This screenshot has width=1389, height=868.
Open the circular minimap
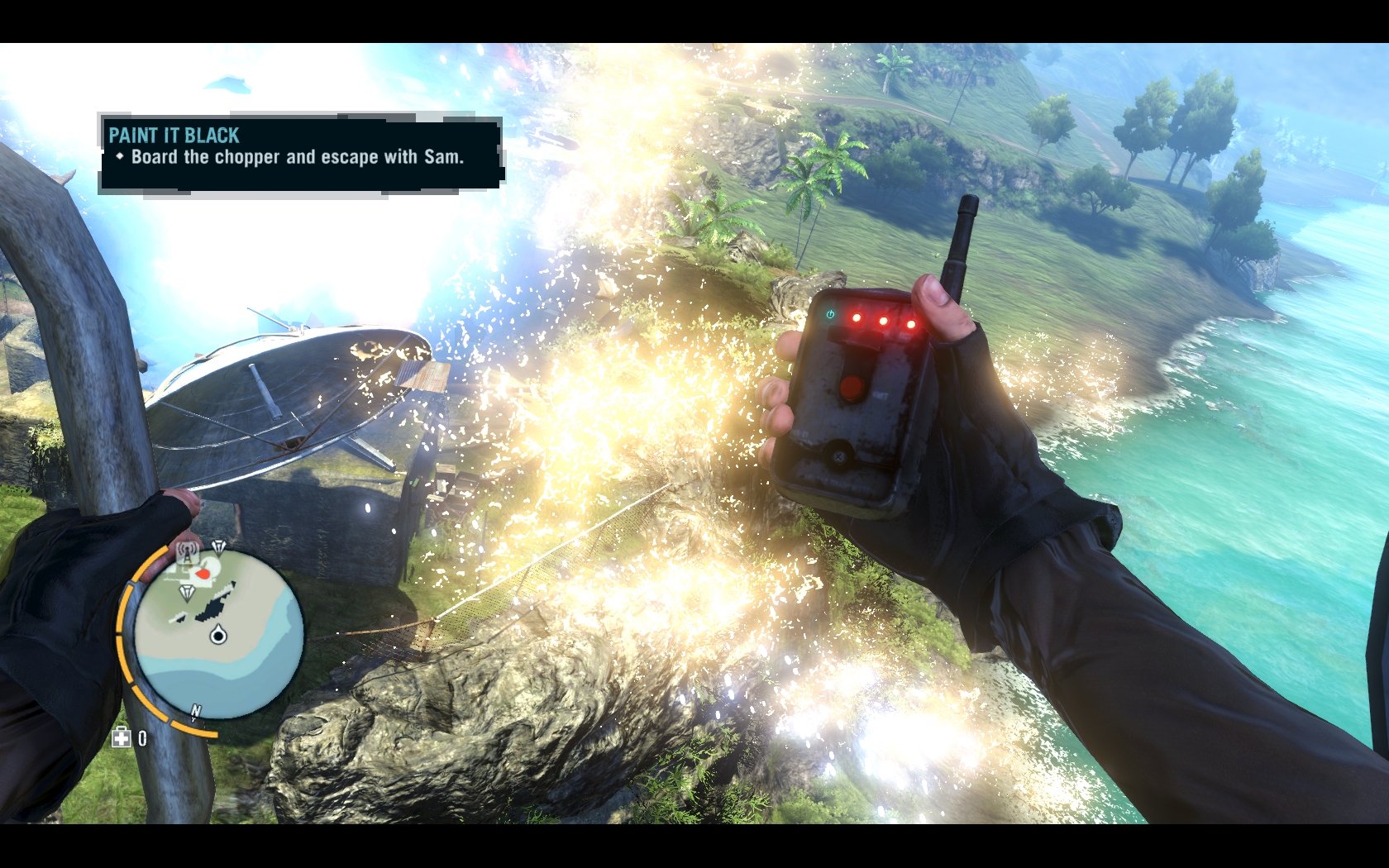pos(218,633)
